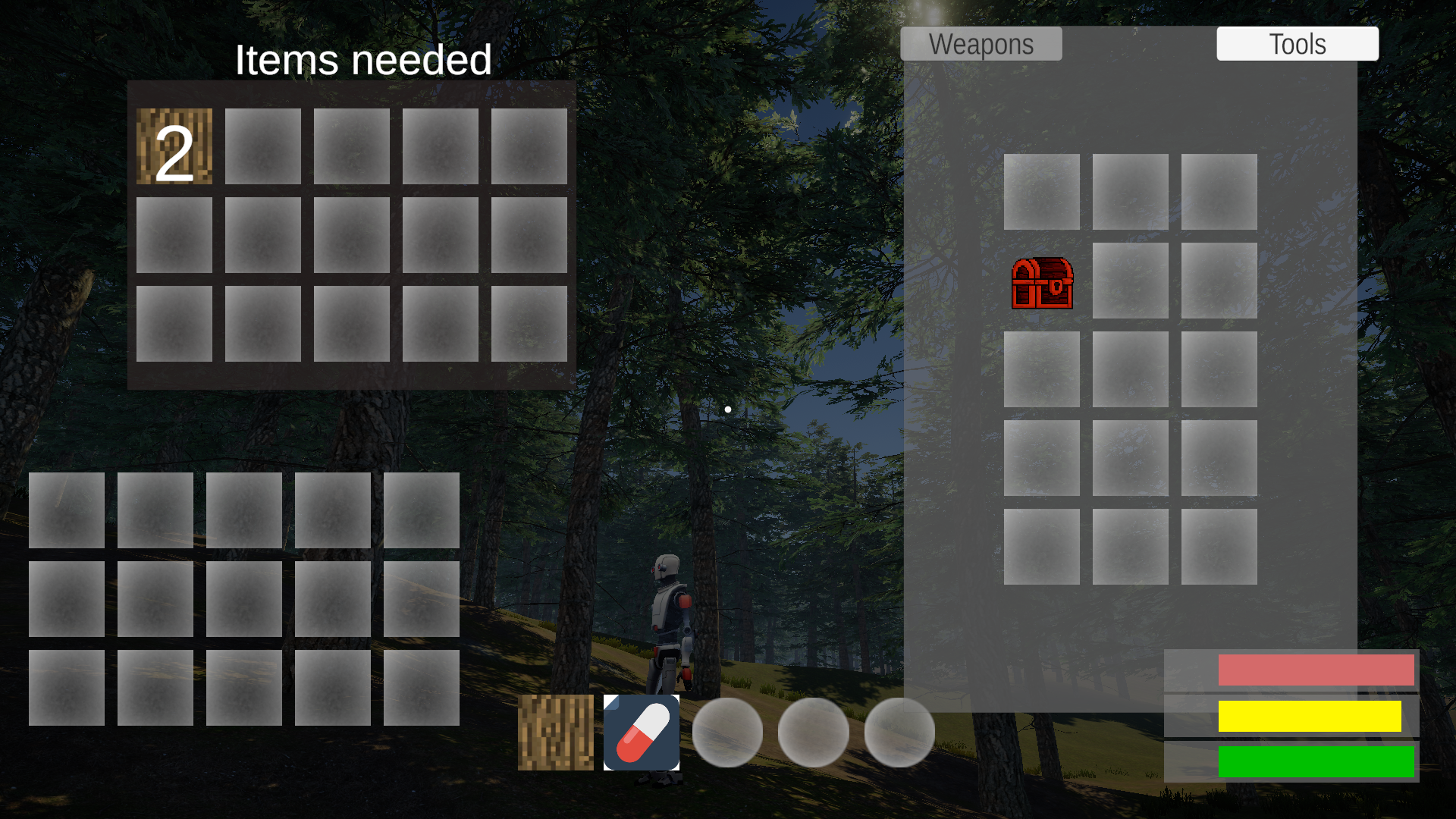This screenshot has width=1456, height=819.
Task: Click the yellow status bar
Action: (x=1312, y=717)
